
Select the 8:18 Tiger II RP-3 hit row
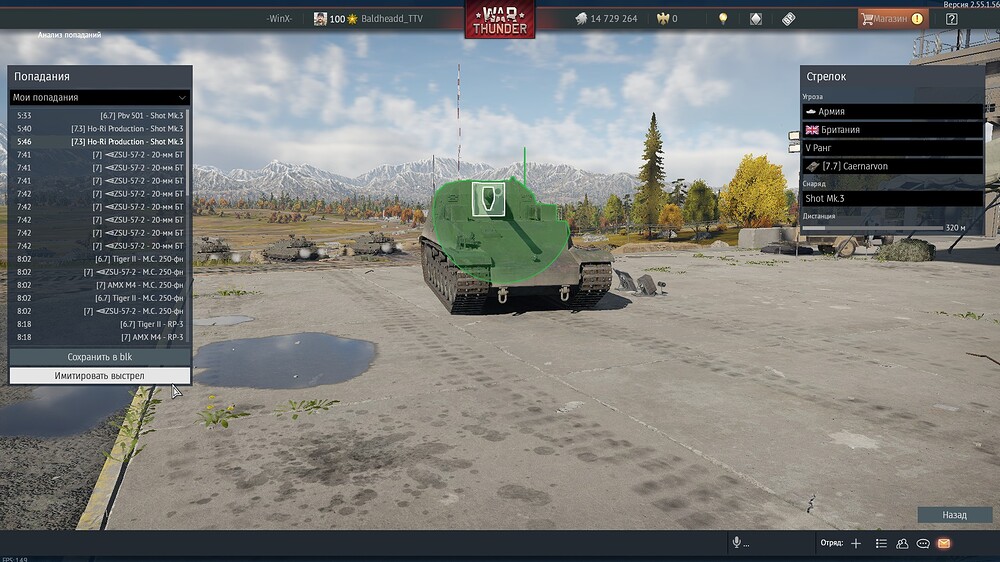click(99, 324)
